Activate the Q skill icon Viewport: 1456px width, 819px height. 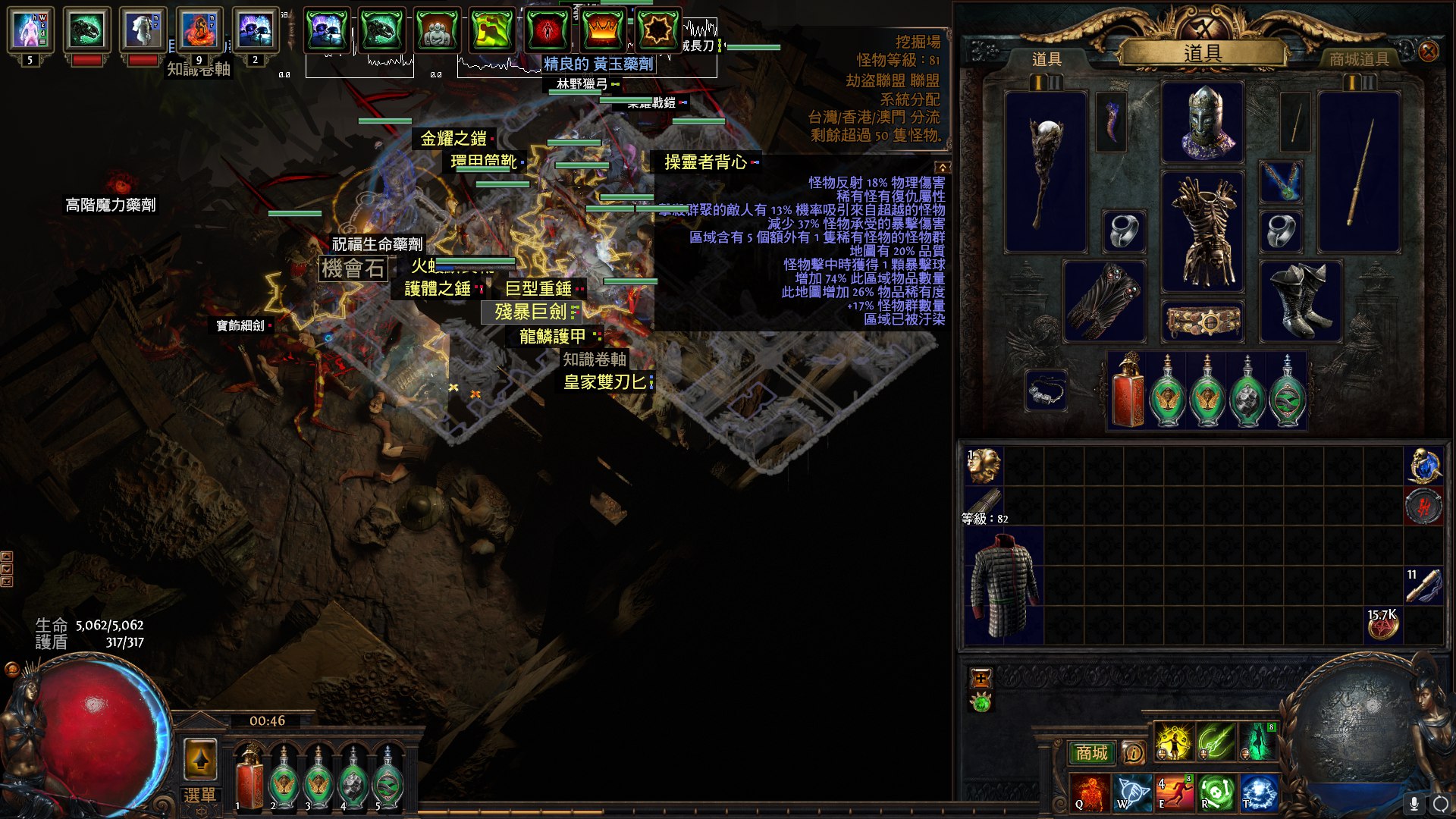1090,792
